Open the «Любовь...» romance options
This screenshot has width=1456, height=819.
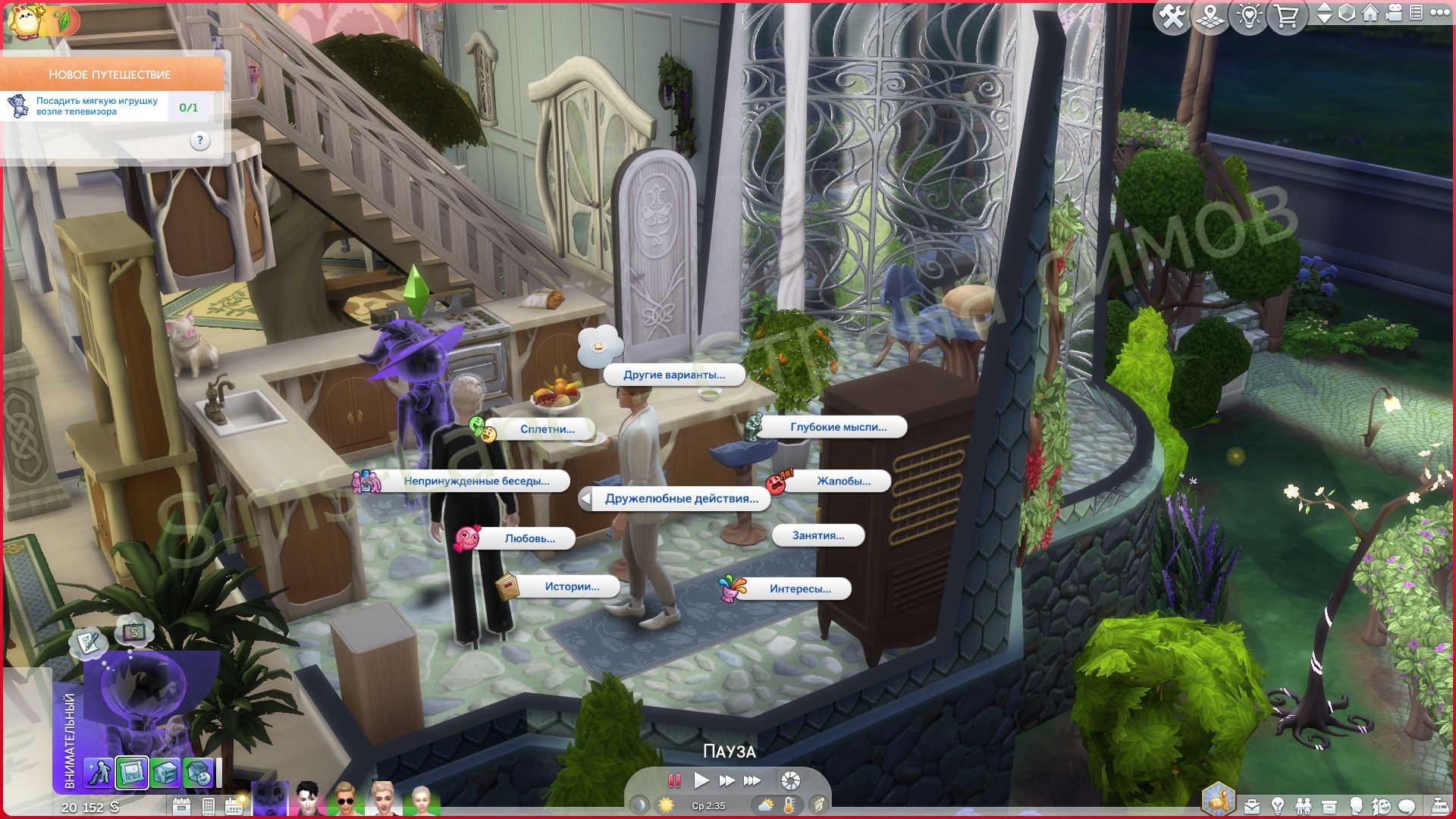tap(529, 538)
